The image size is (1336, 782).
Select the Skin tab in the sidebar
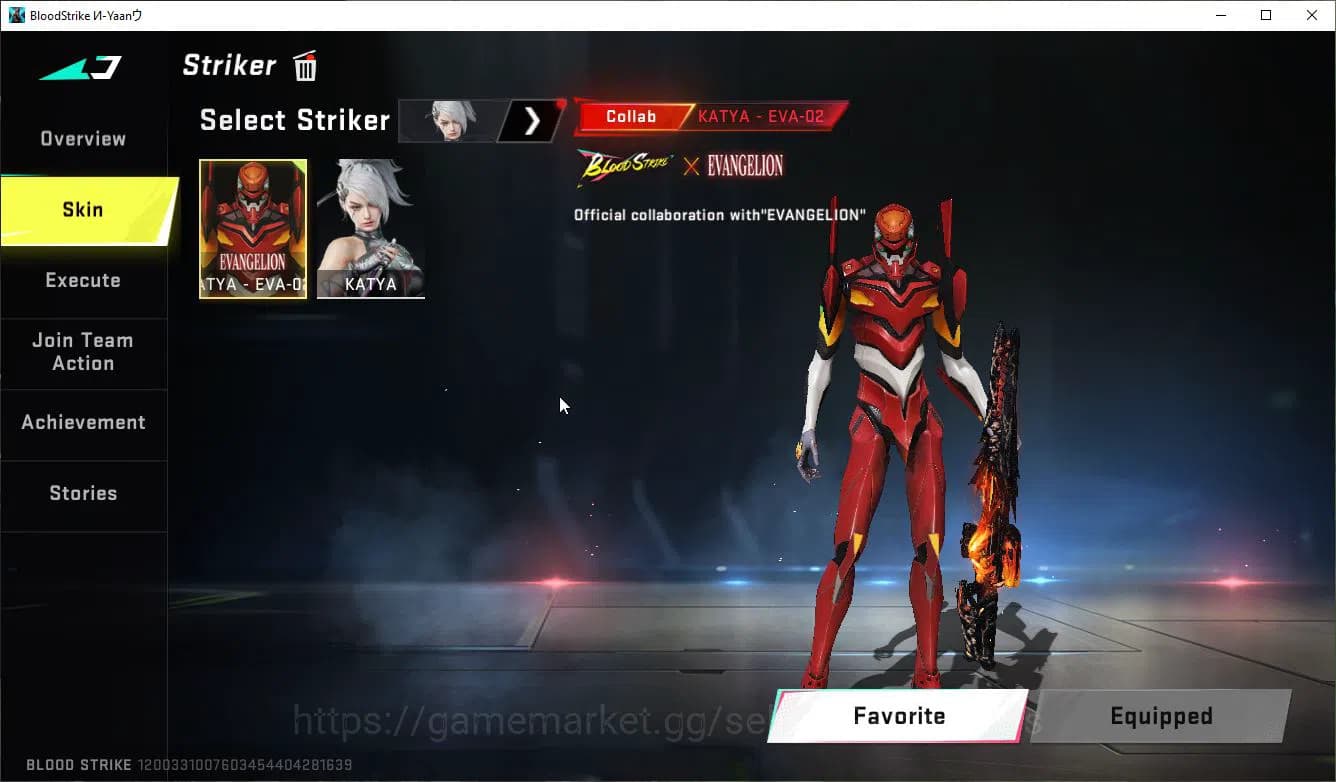[x=83, y=209]
